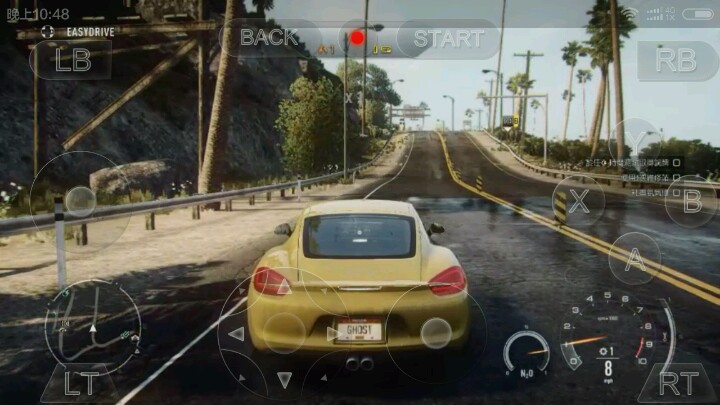
Task: Tap the right analog stick knob
Action: point(435,333)
